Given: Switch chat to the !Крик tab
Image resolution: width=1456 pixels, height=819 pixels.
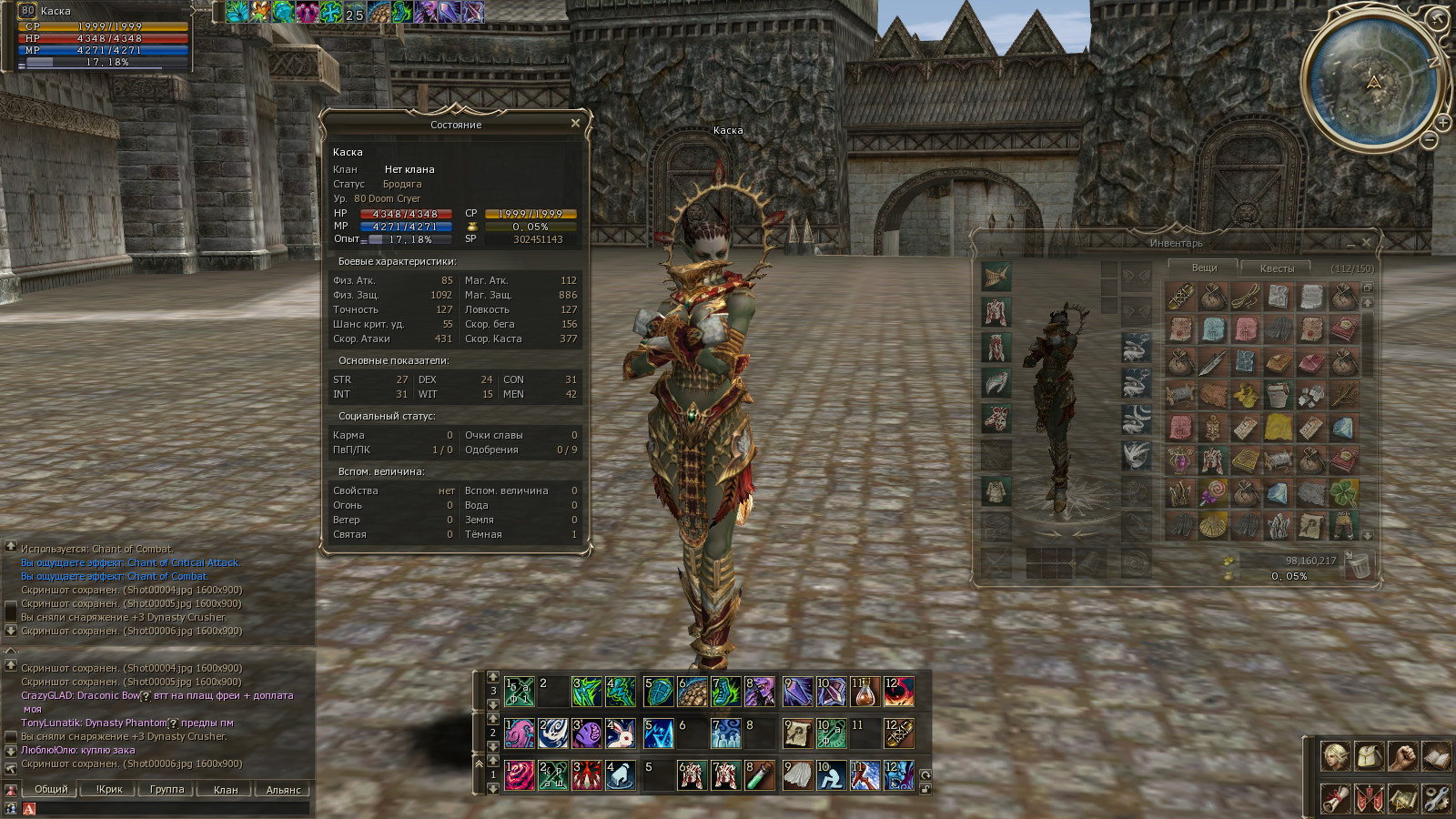Looking at the screenshot, I should tap(109, 789).
